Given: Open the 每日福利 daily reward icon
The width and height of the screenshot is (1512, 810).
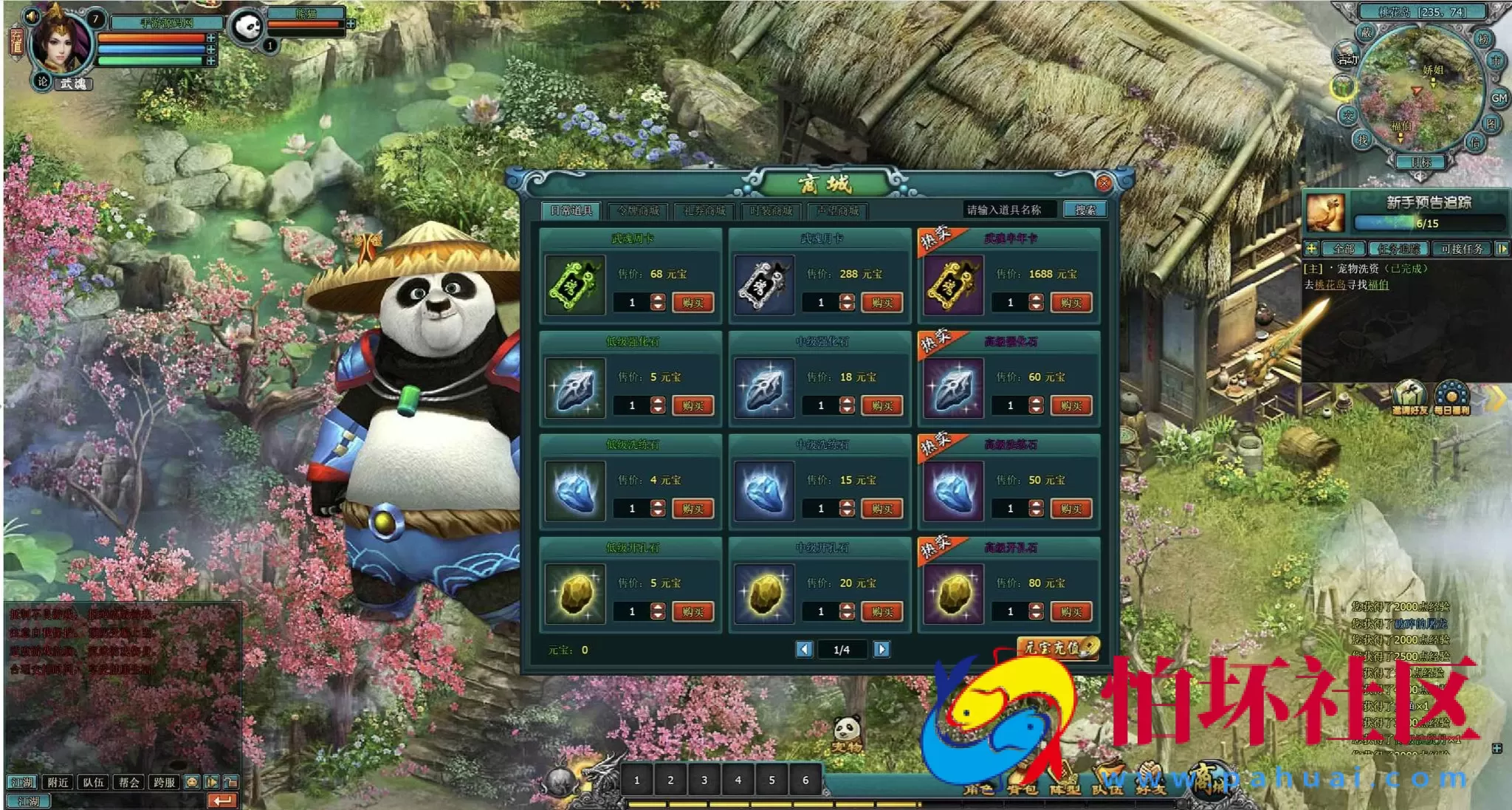Looking at the screenshot, I should [x=1451, y=398].
